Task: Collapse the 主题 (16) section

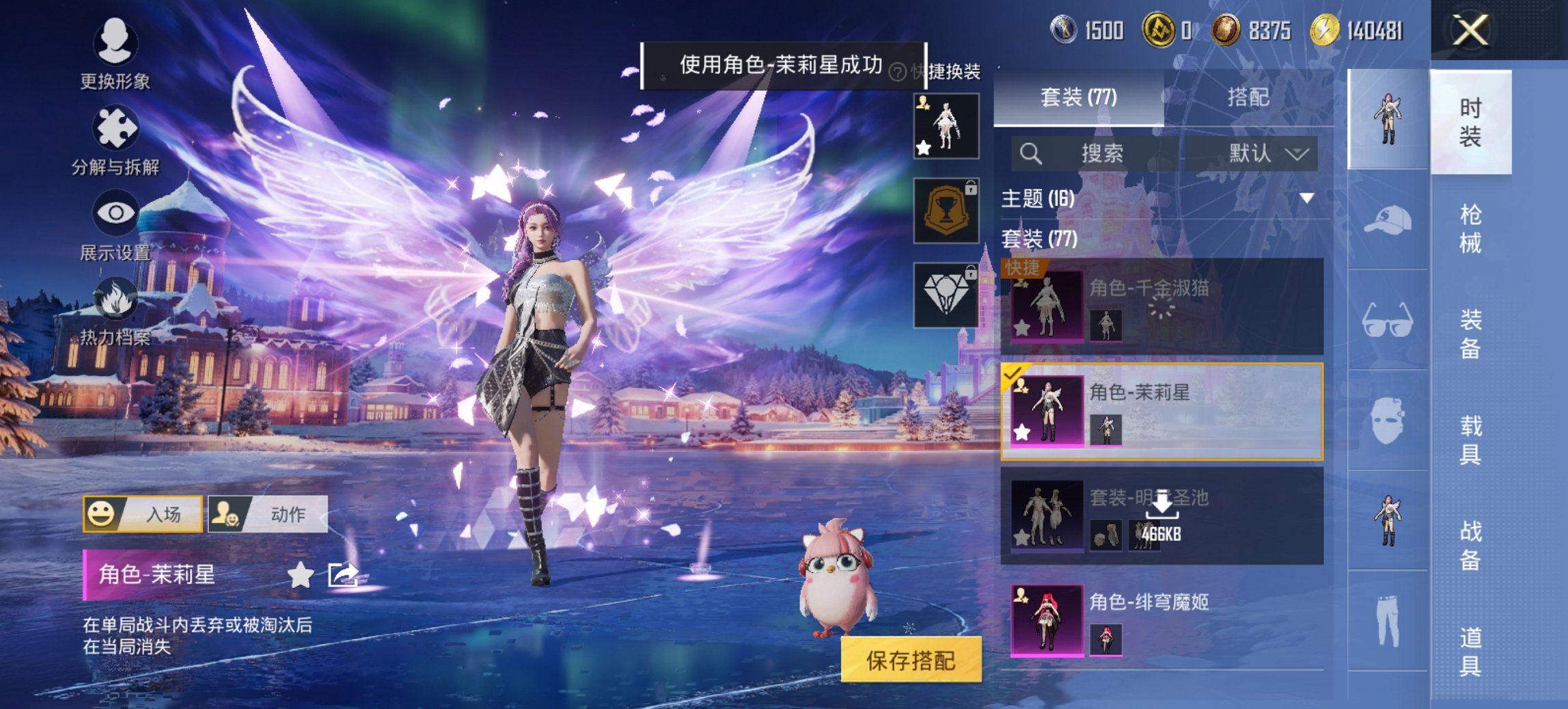Action: (1305, 200)
